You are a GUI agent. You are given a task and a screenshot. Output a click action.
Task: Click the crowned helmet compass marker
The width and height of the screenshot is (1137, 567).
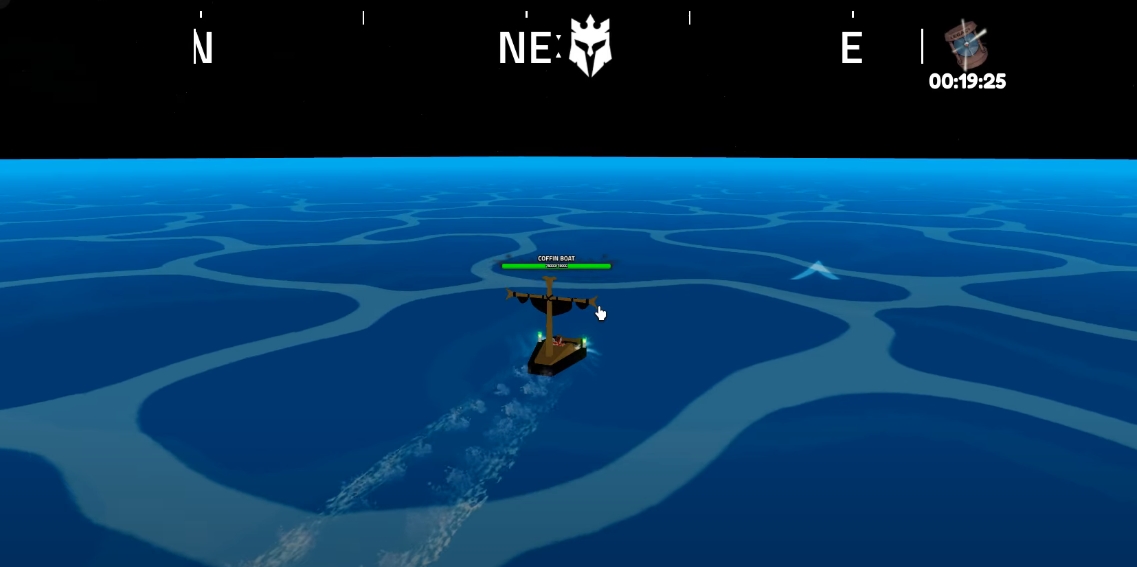tap(590, 47)
